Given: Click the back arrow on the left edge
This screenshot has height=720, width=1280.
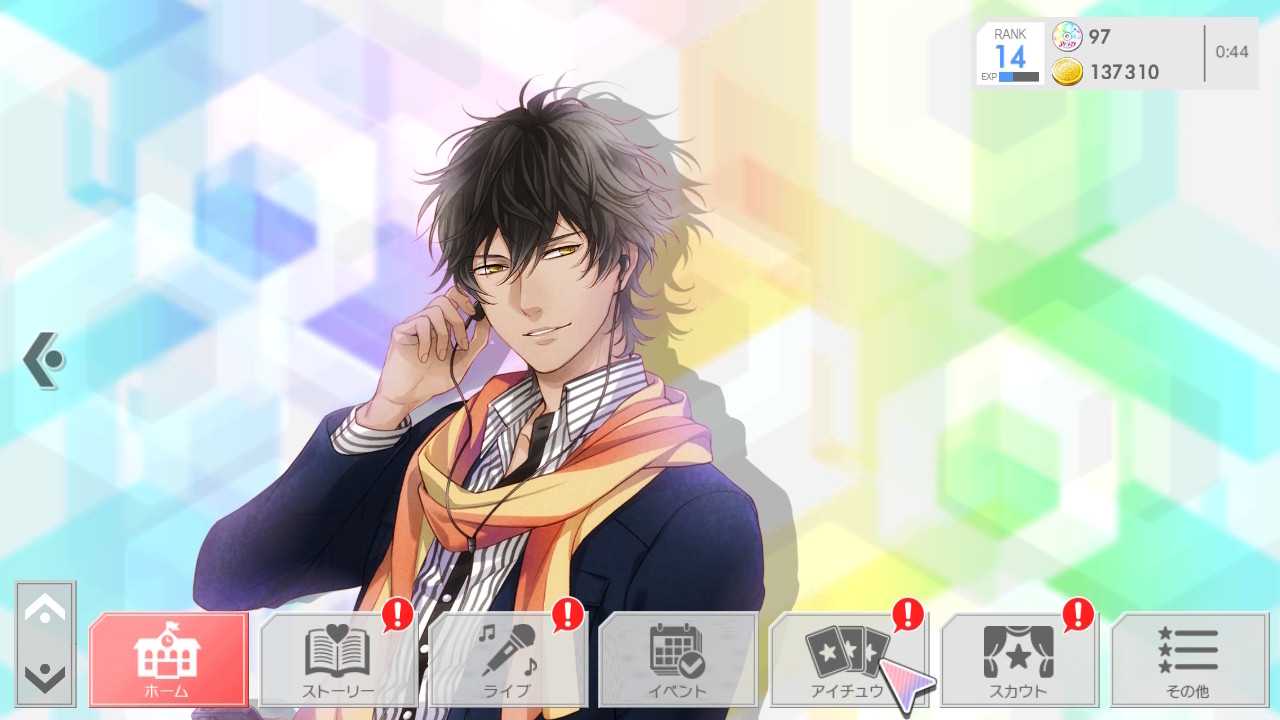Looking at the screenshot, I should [42, 360].
